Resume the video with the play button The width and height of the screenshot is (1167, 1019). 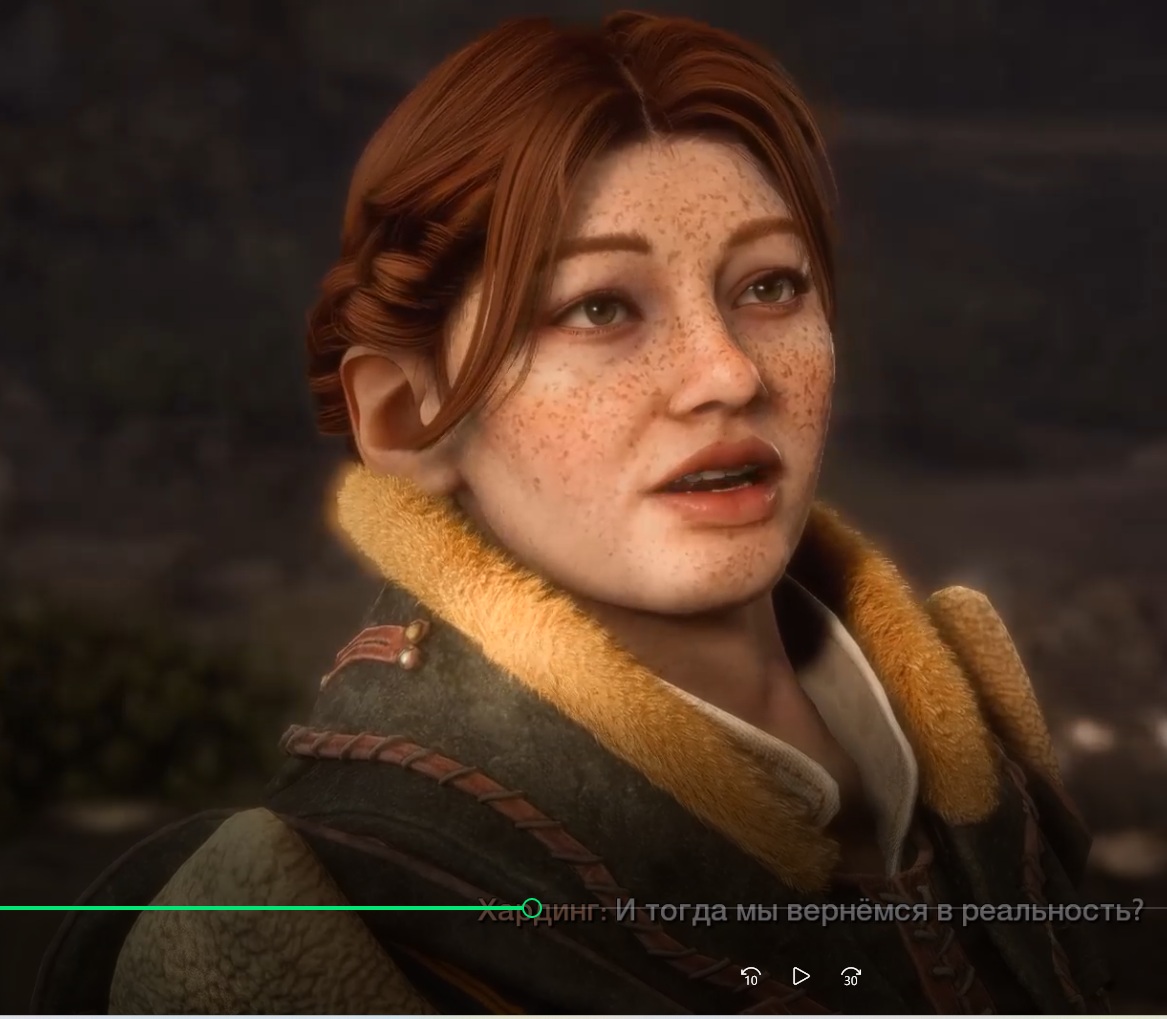pos(800,976)
